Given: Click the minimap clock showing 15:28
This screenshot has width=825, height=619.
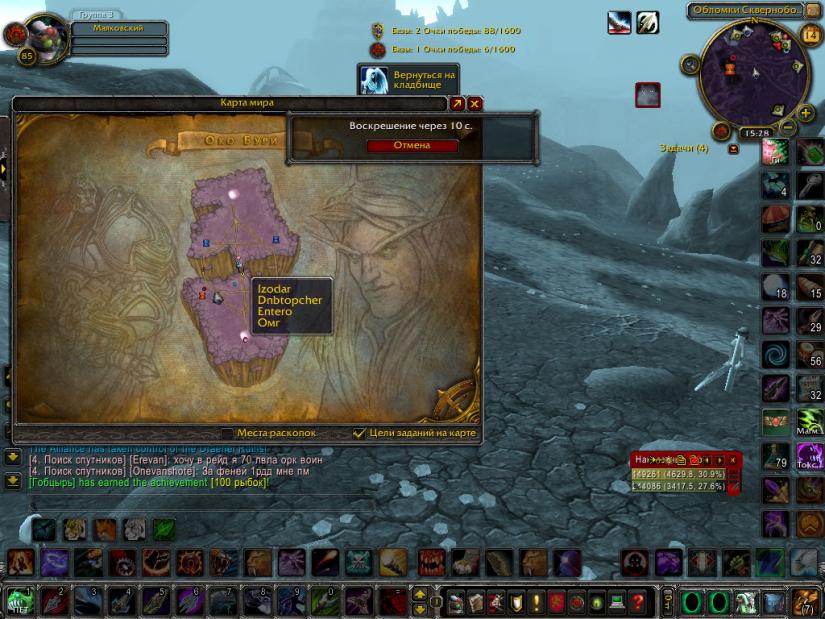Looking at the screenshot, I should click(x=756, y=132).
